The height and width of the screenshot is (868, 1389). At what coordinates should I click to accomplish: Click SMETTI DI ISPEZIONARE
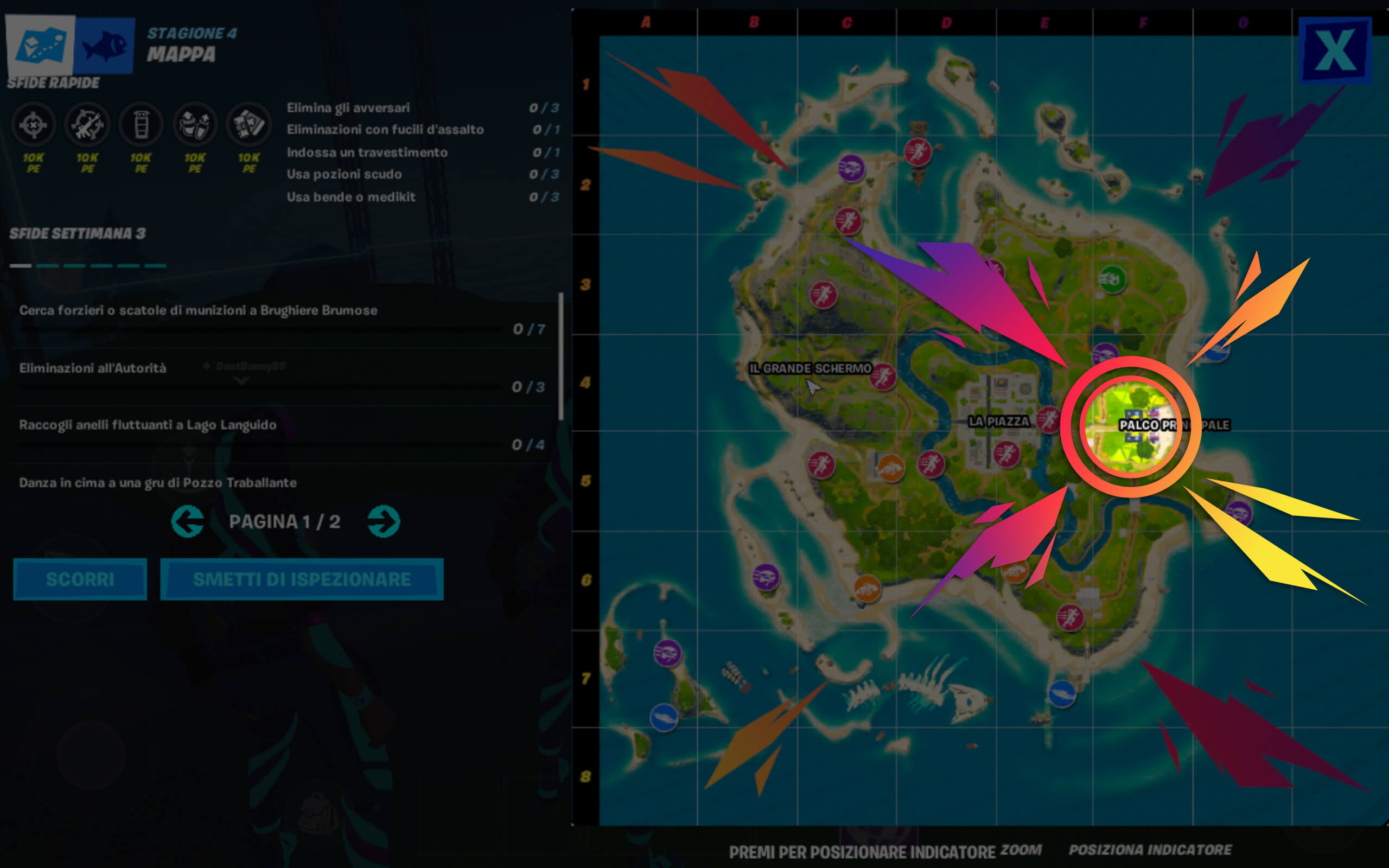302,579
